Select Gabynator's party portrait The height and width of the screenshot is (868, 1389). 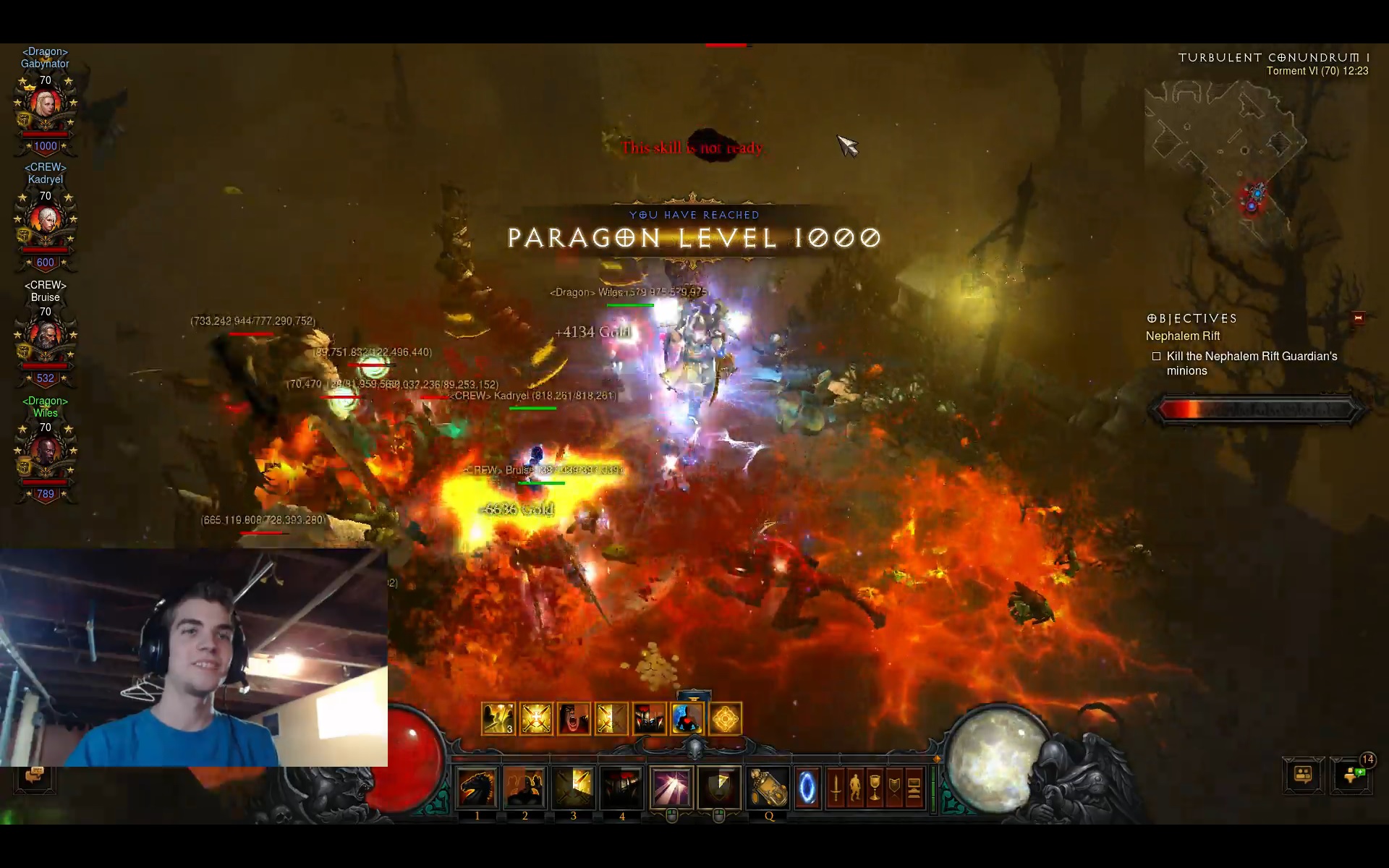click(x=46, y=106)
